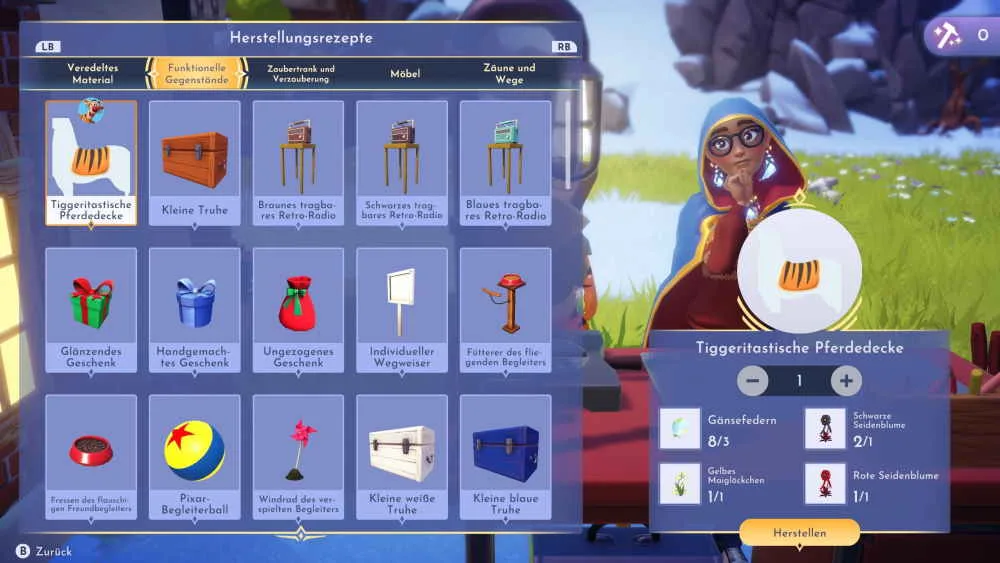Choose the Kleine Truhe recipe
1000x563 pixels.
(x=195, y=162)
